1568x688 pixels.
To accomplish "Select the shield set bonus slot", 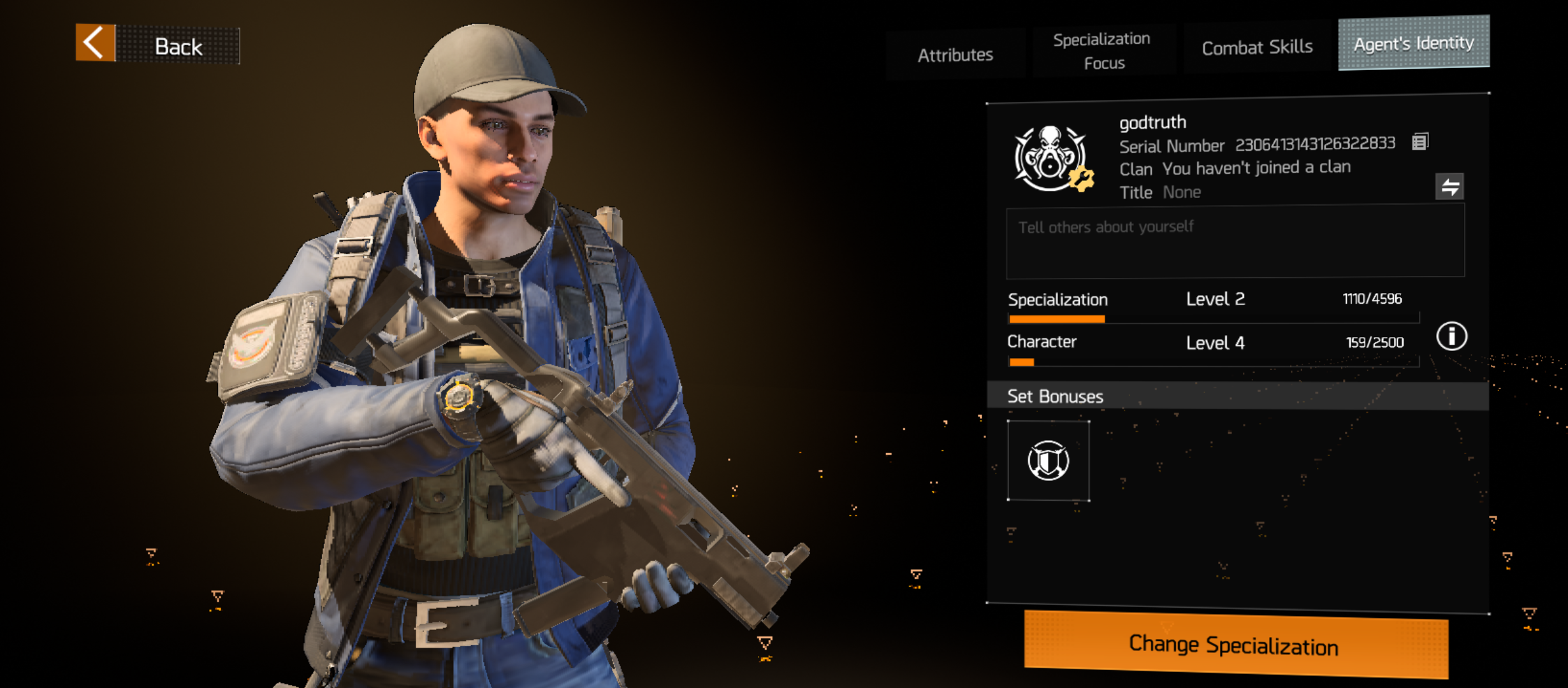I will [1049, 461].
